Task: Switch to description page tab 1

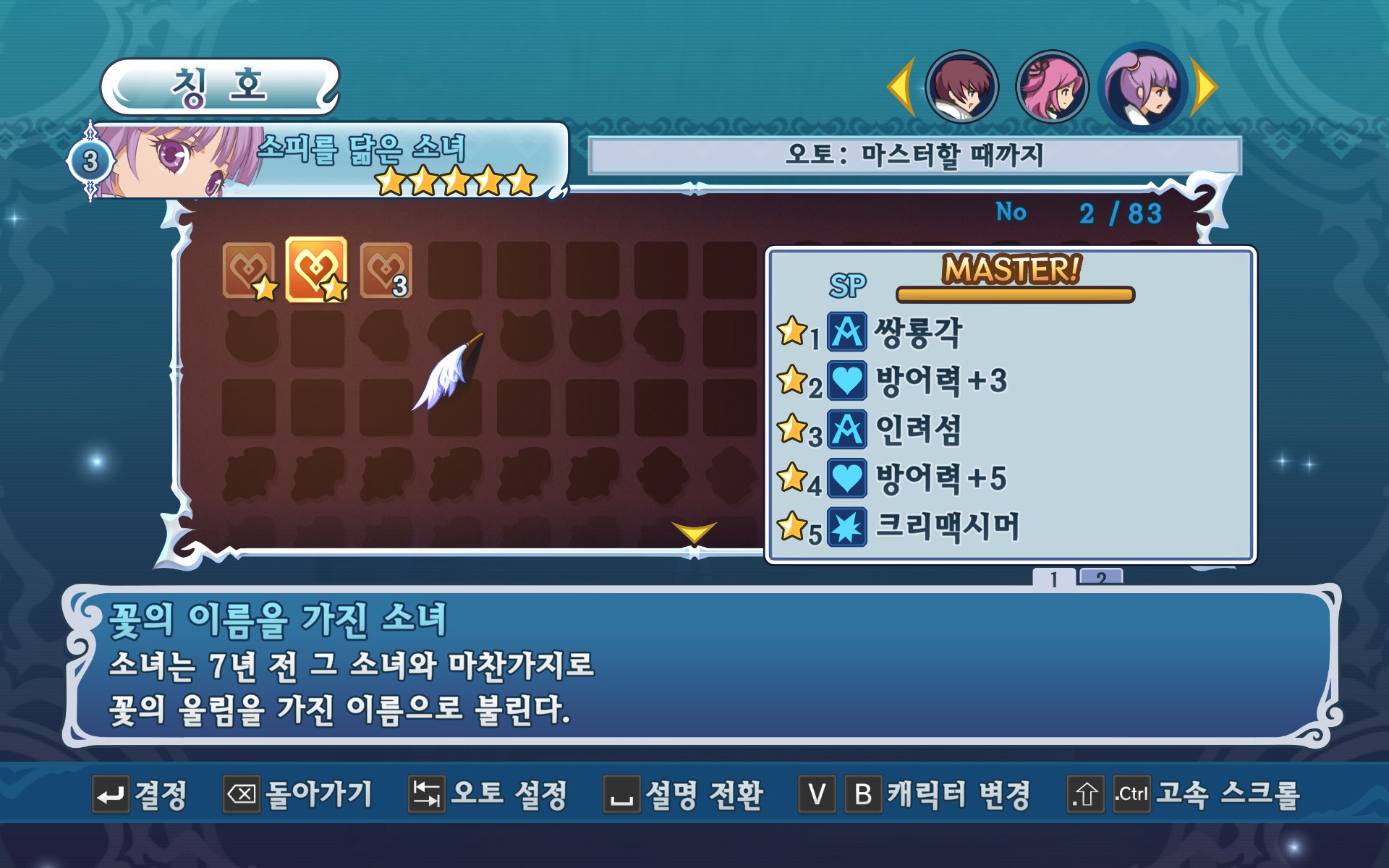Action: [1054, 577]
